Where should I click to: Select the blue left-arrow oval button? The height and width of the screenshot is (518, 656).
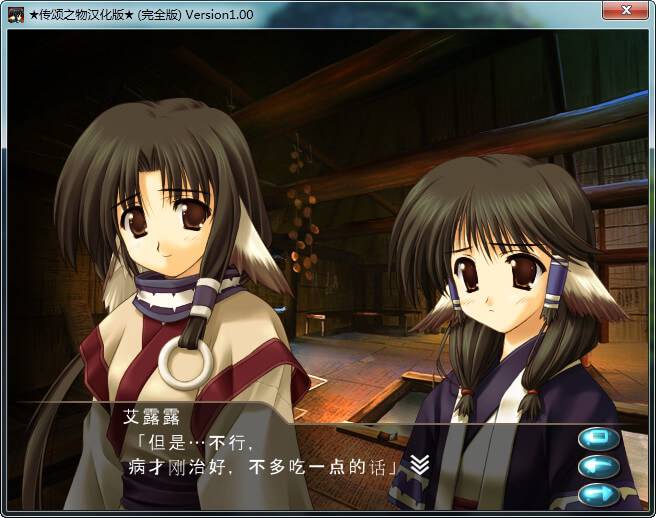click(599, 466)
